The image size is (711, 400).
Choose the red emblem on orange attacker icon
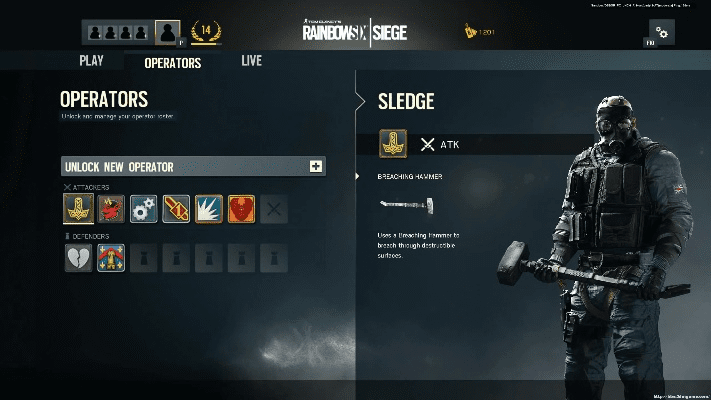(242, 208)
